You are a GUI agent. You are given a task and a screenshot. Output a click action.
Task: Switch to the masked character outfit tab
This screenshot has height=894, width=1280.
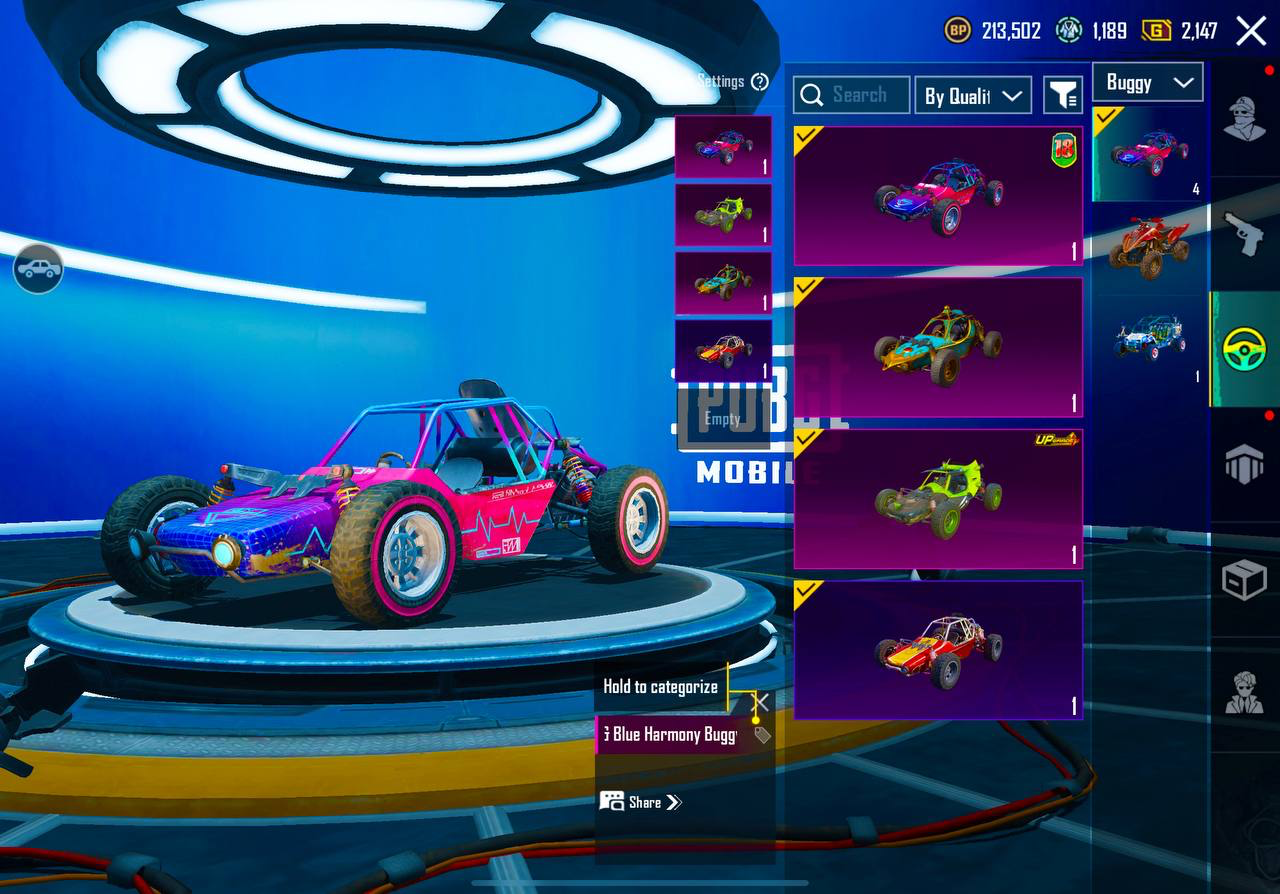1244,120
